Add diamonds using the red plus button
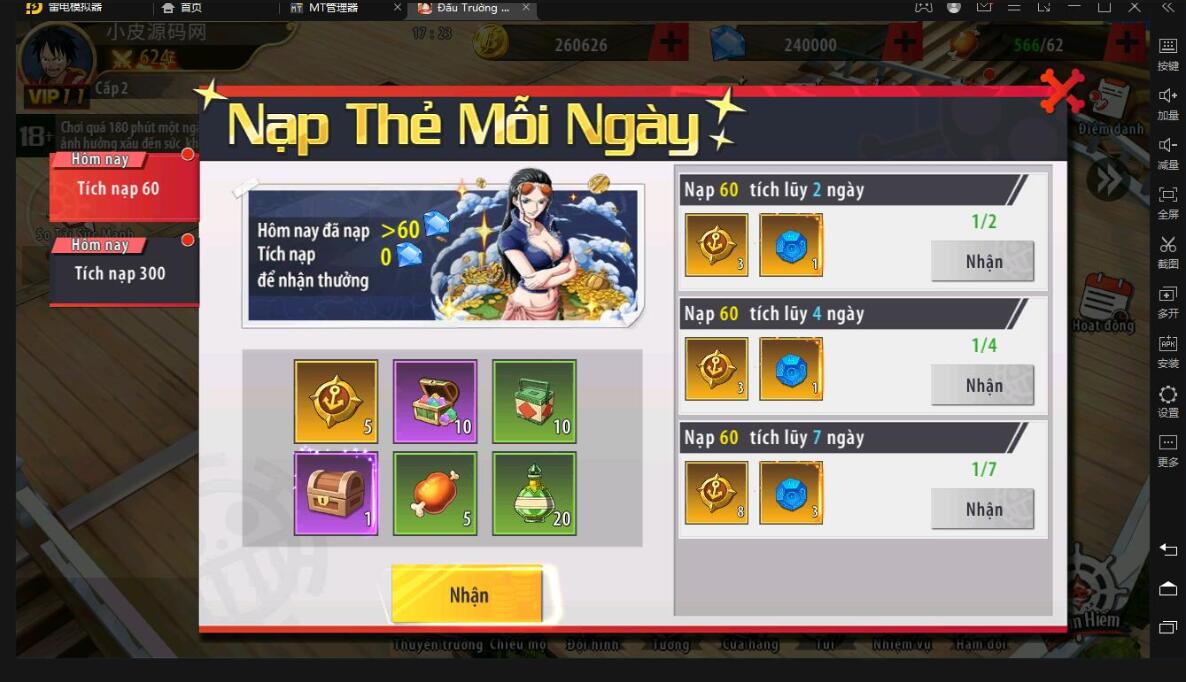1186x682 pixels. 904,44
